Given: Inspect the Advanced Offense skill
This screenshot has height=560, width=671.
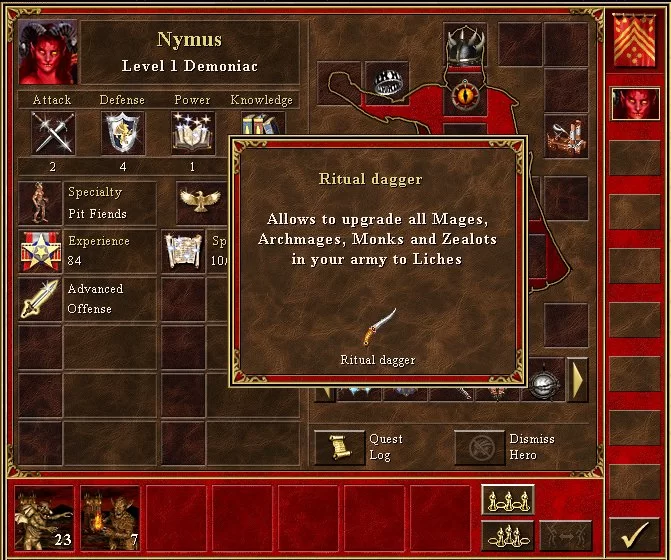Looking at the screenshot, I should 40,299.
